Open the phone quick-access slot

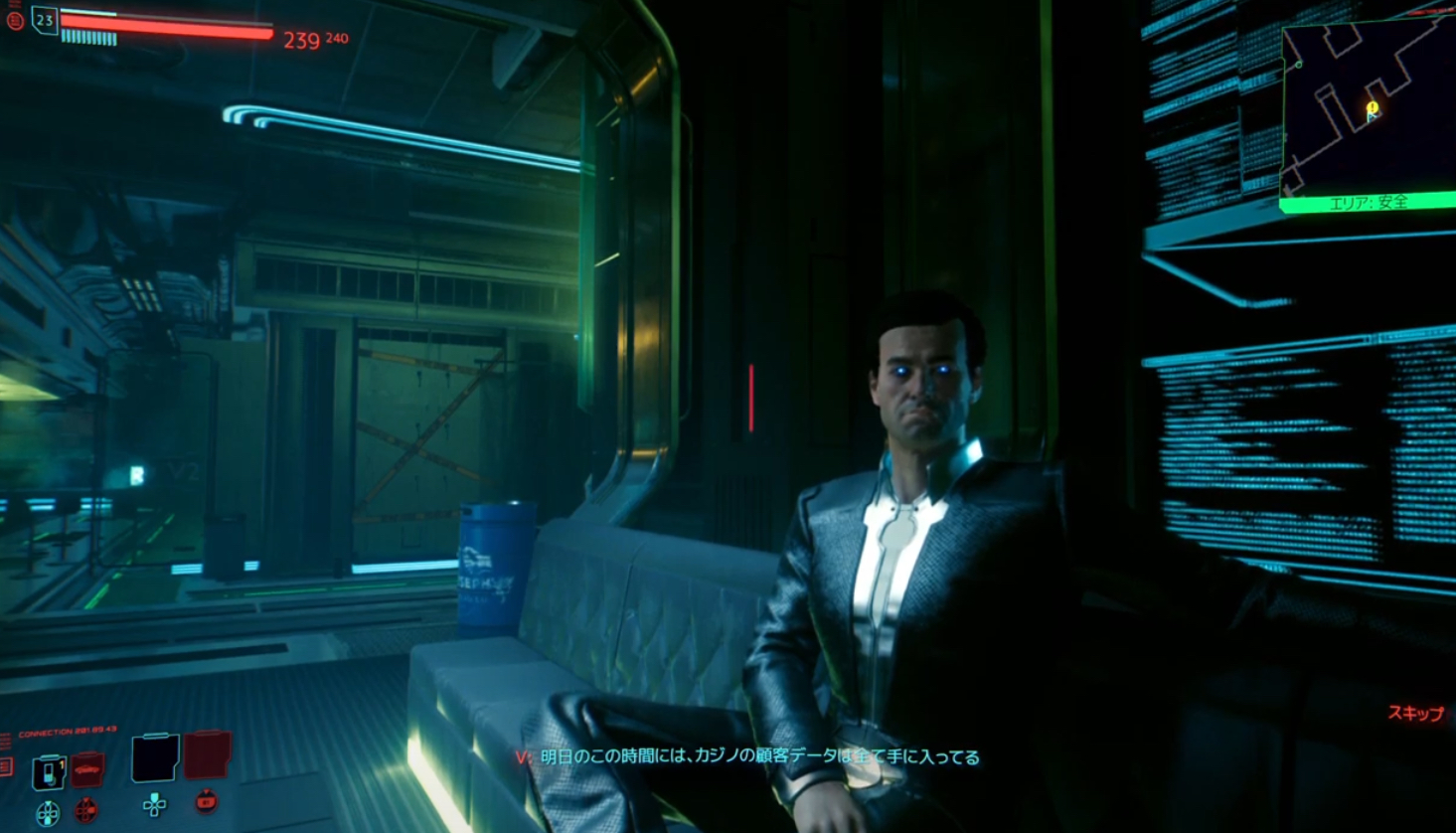[x=48, y=772]
